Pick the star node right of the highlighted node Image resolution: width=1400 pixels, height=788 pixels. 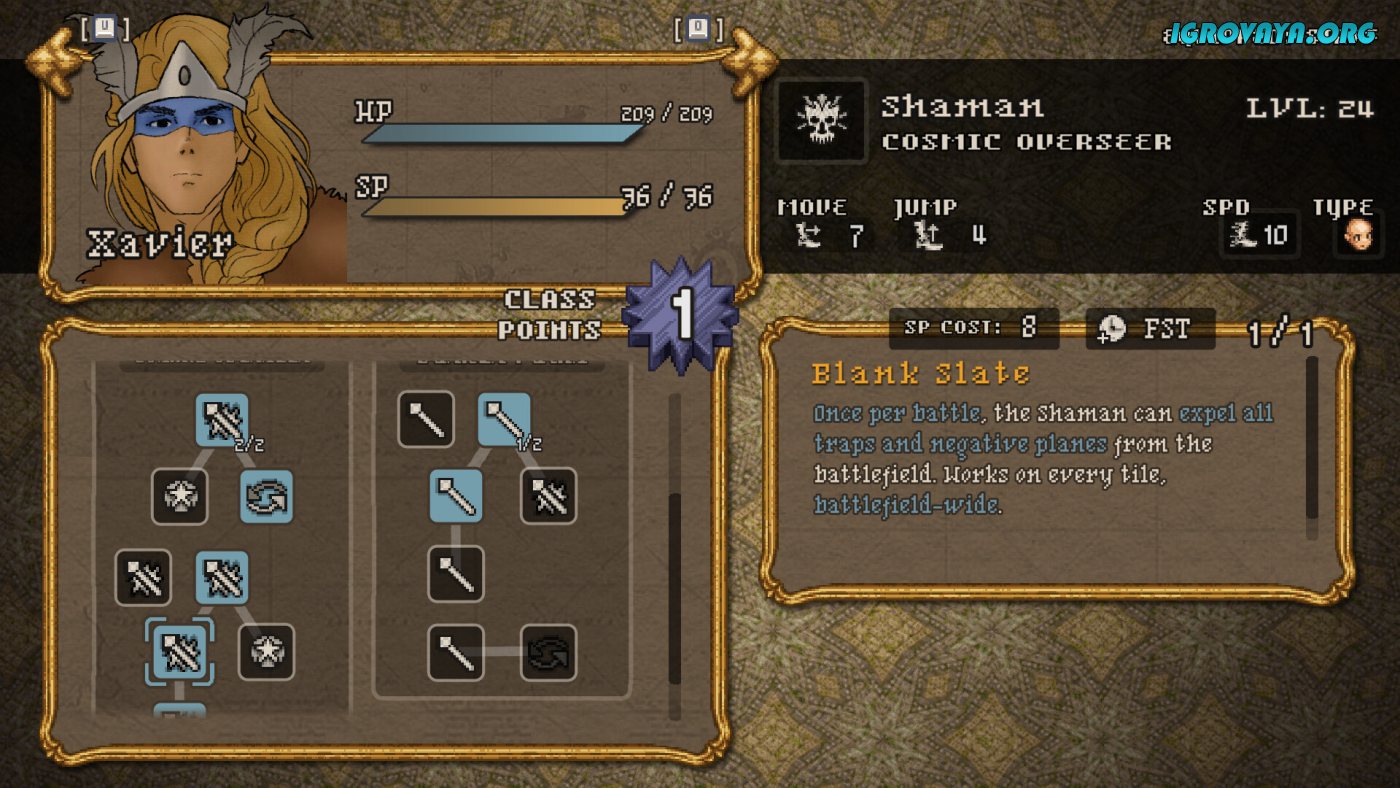(x=267, y=652)
